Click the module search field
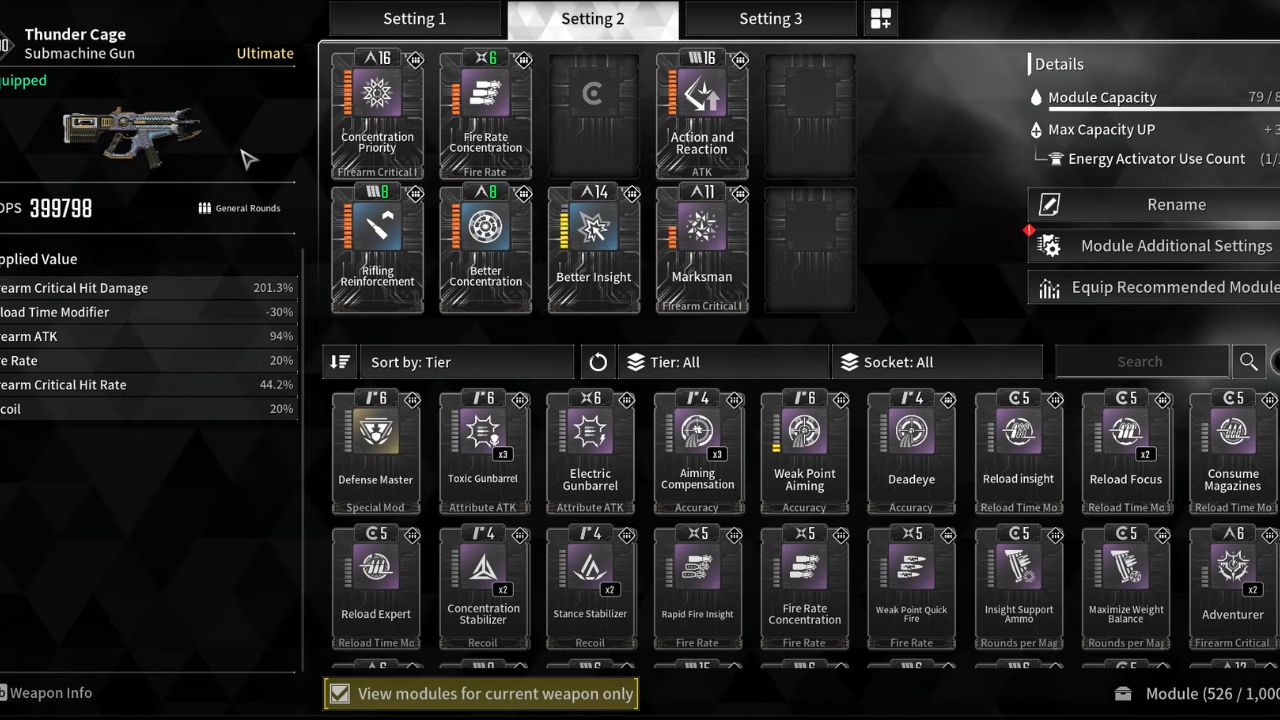This screenshot has width=1280, height=720. tap(1140, 362)
